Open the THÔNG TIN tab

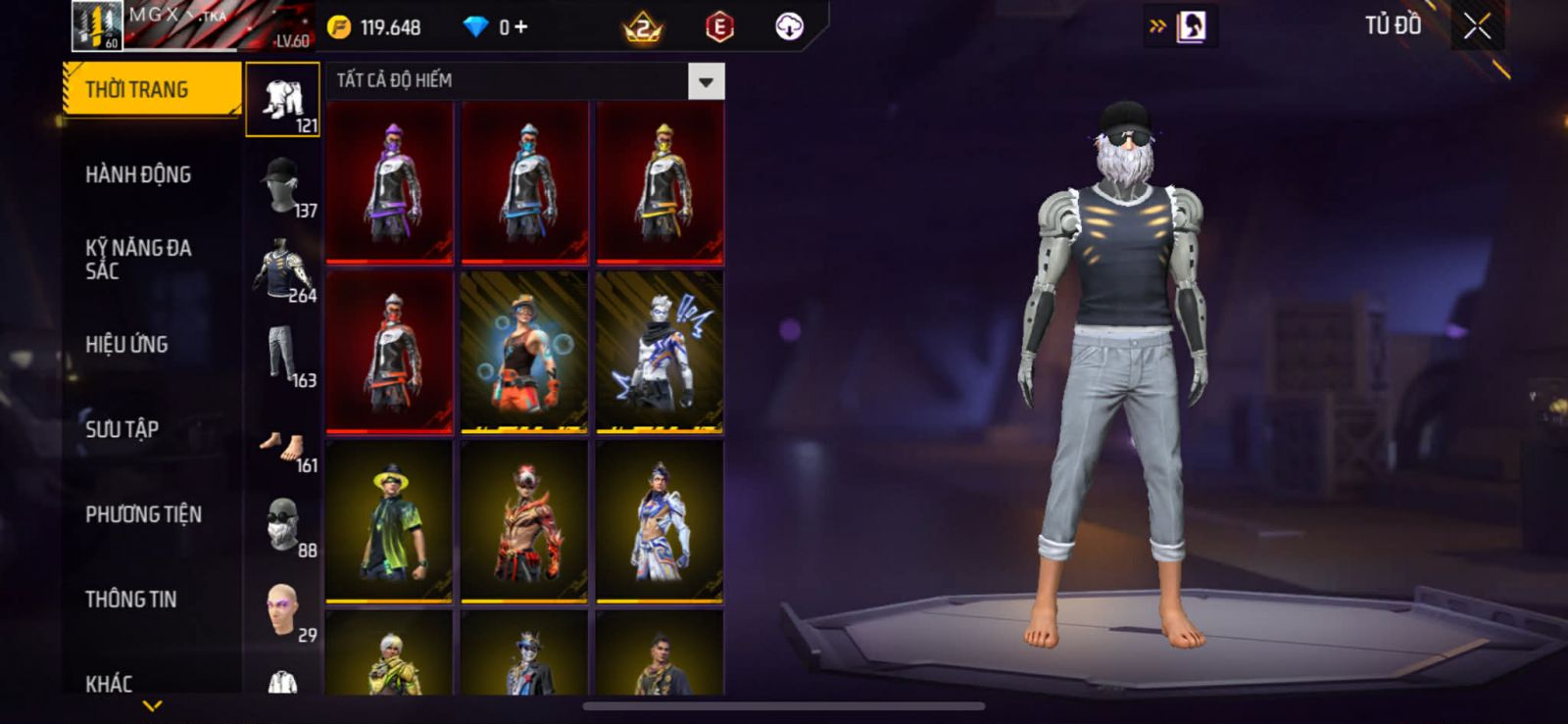click(x=130, y=600)
